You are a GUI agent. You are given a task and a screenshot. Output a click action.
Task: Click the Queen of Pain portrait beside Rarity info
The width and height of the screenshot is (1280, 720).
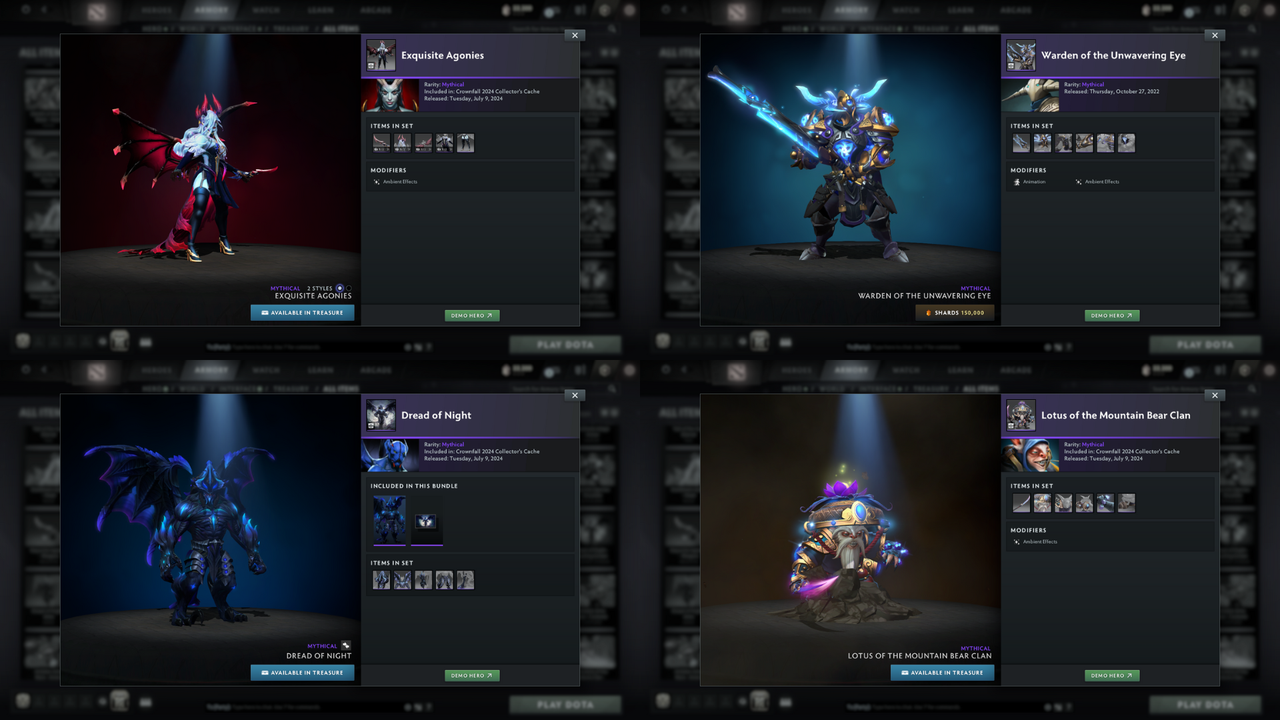390,94
